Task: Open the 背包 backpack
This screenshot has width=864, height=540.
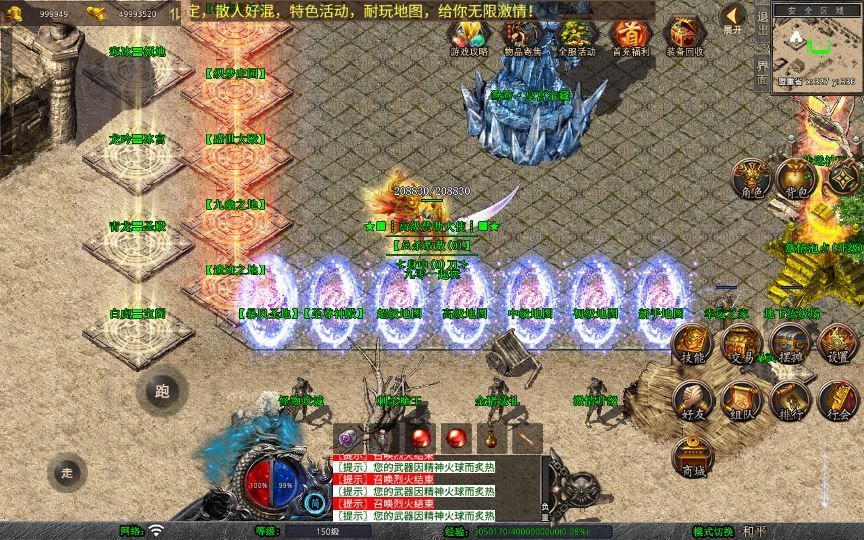Action: (796, 179)
